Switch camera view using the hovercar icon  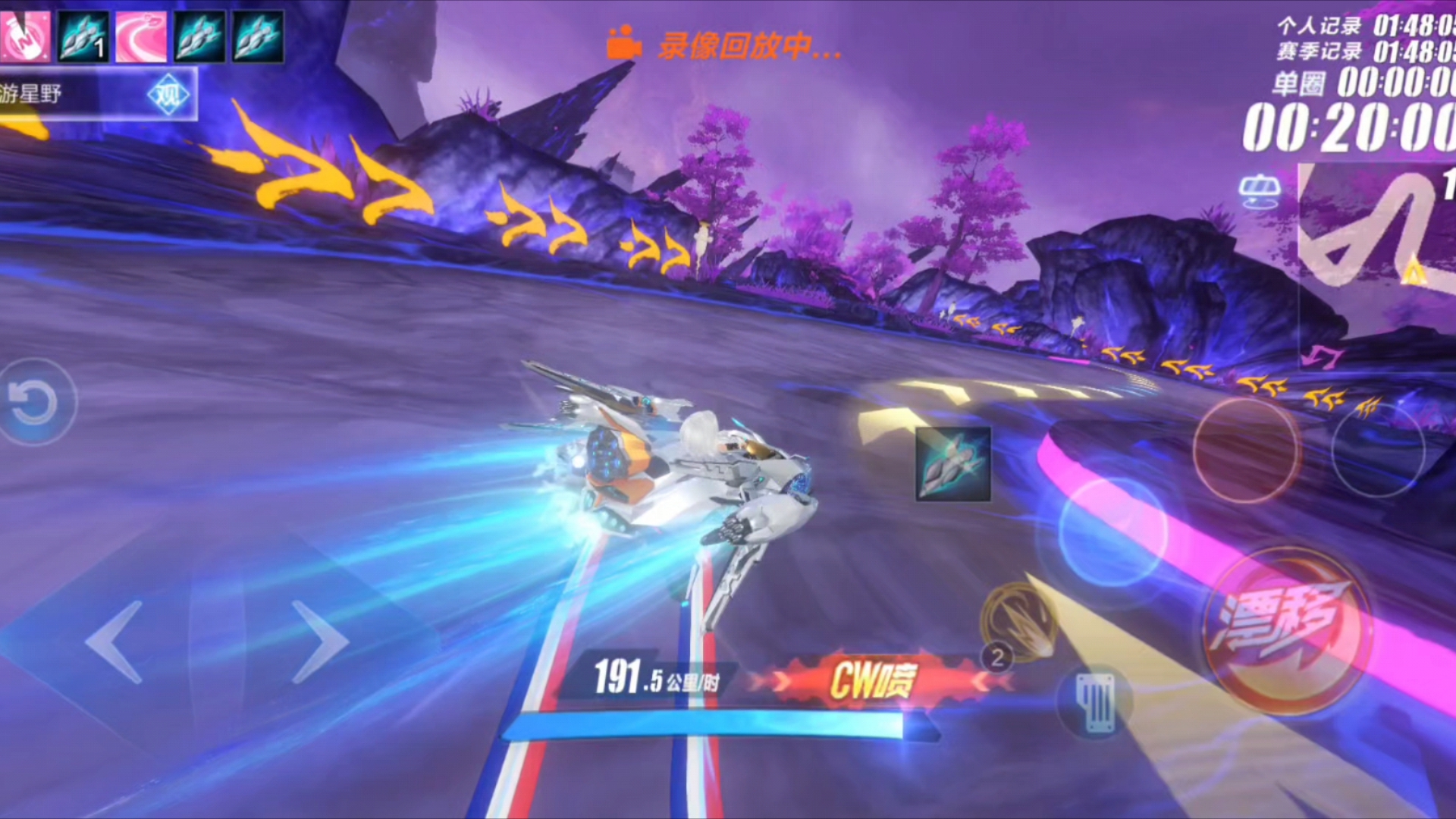pos(1260,190)
